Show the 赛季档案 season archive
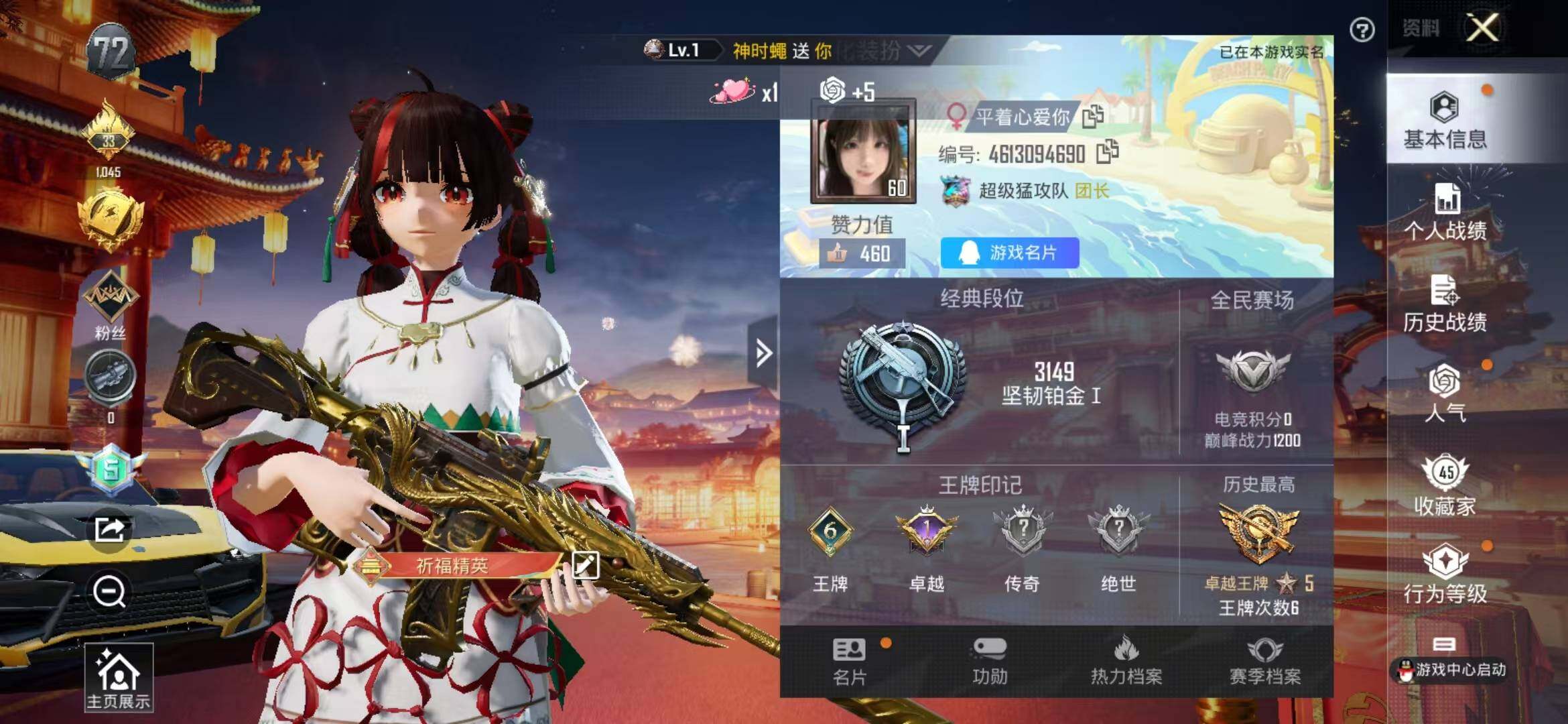This screenshot has width=1568, height=724. coord(1264,662)
